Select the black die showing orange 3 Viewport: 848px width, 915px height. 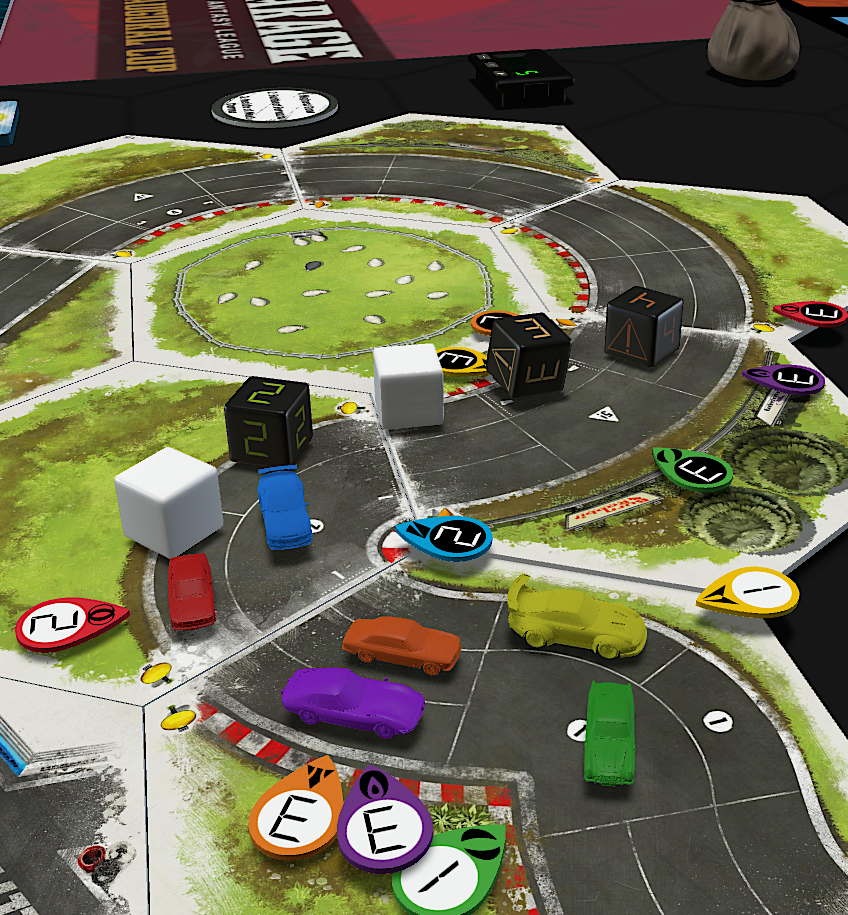(529, 360)
